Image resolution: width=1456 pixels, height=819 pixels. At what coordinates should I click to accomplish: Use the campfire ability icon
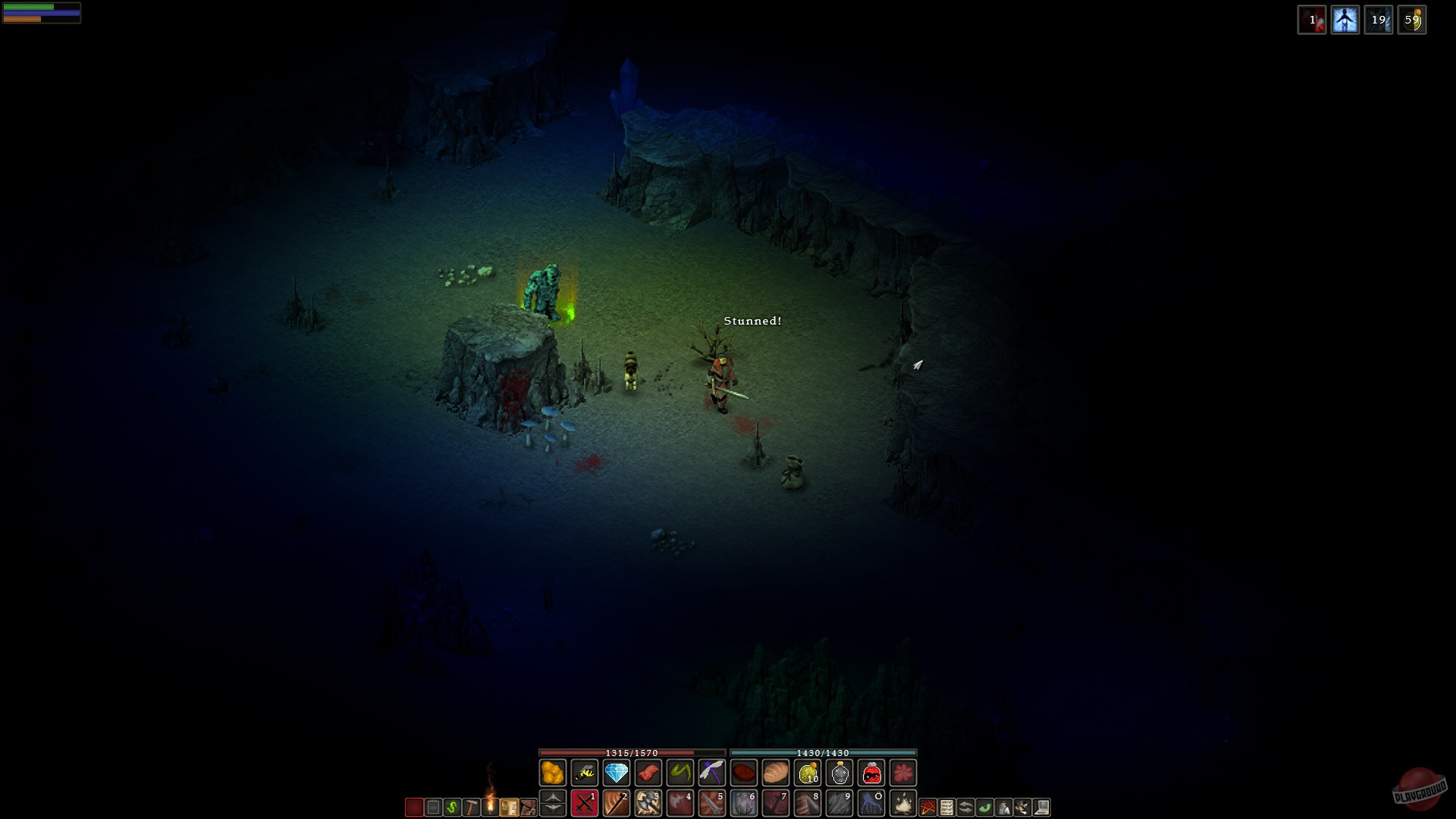point(903,803)
